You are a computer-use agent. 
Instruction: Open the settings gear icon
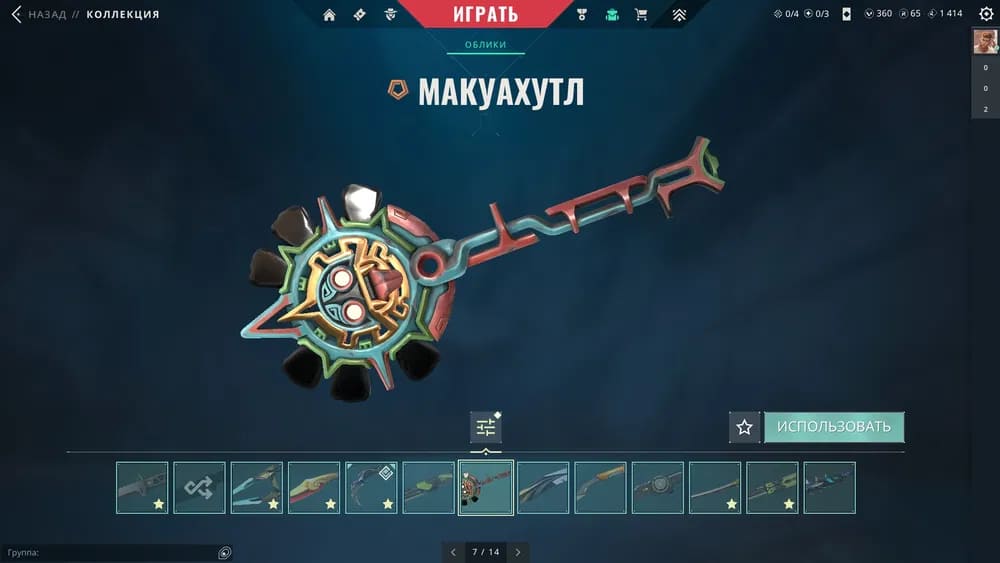coord(986,14)
